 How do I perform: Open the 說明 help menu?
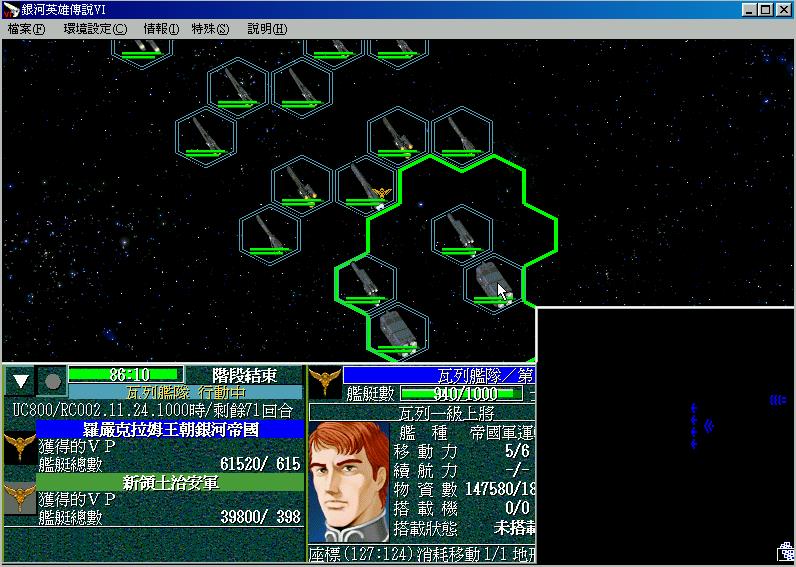pos(266,29)
